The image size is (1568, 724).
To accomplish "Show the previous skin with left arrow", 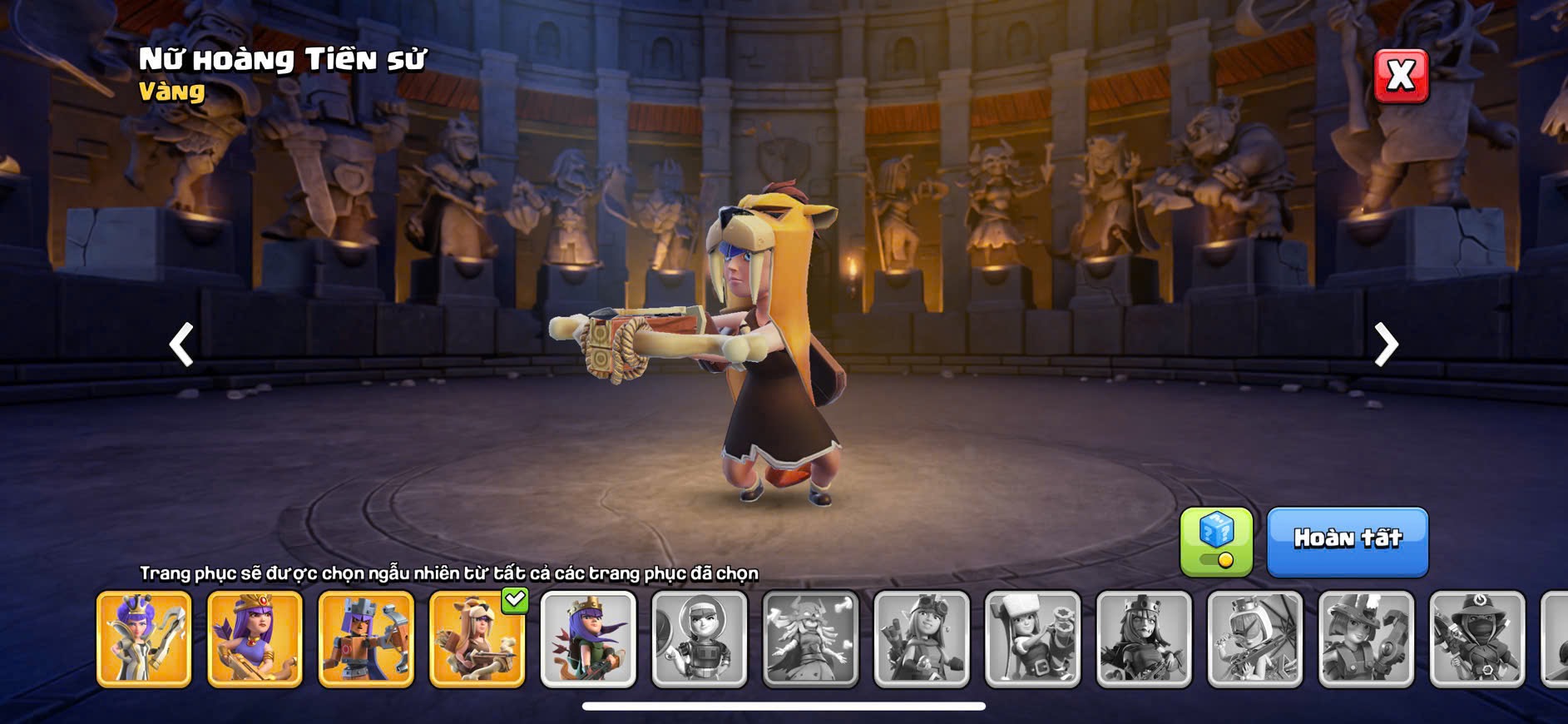I will (x=181, y=344).
